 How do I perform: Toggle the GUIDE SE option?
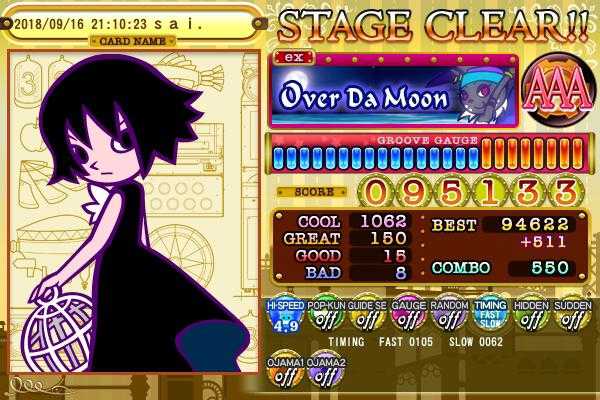click(364, 316)
